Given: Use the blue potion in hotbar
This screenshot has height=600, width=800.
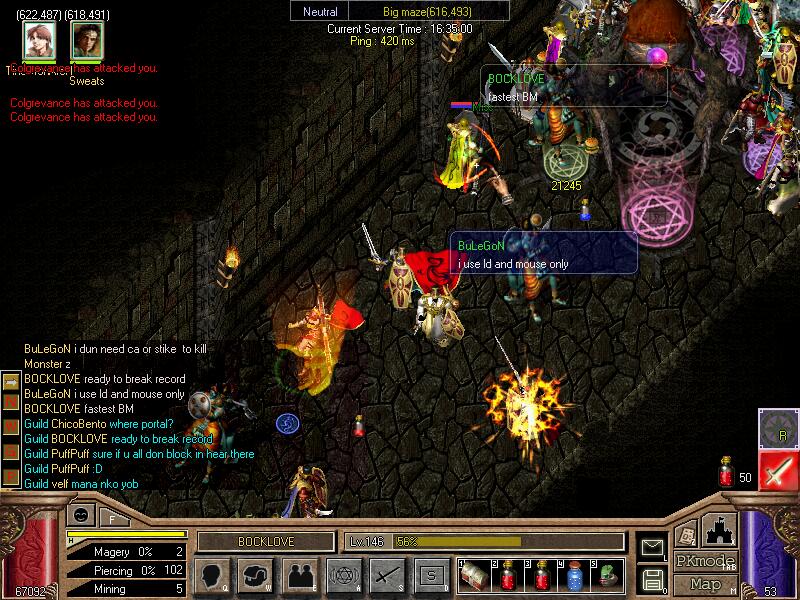Looking at the screenshot, I should tap(576, 574).
